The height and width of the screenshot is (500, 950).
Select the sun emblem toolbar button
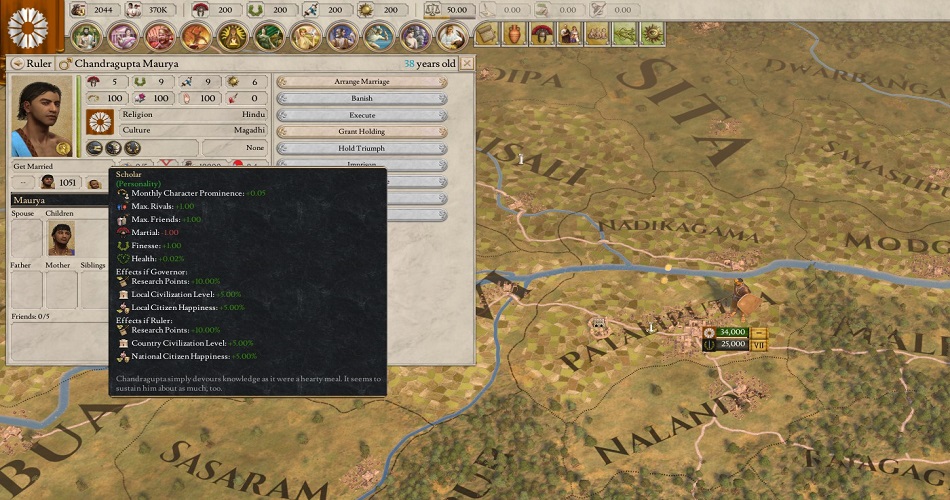[652, 34]
